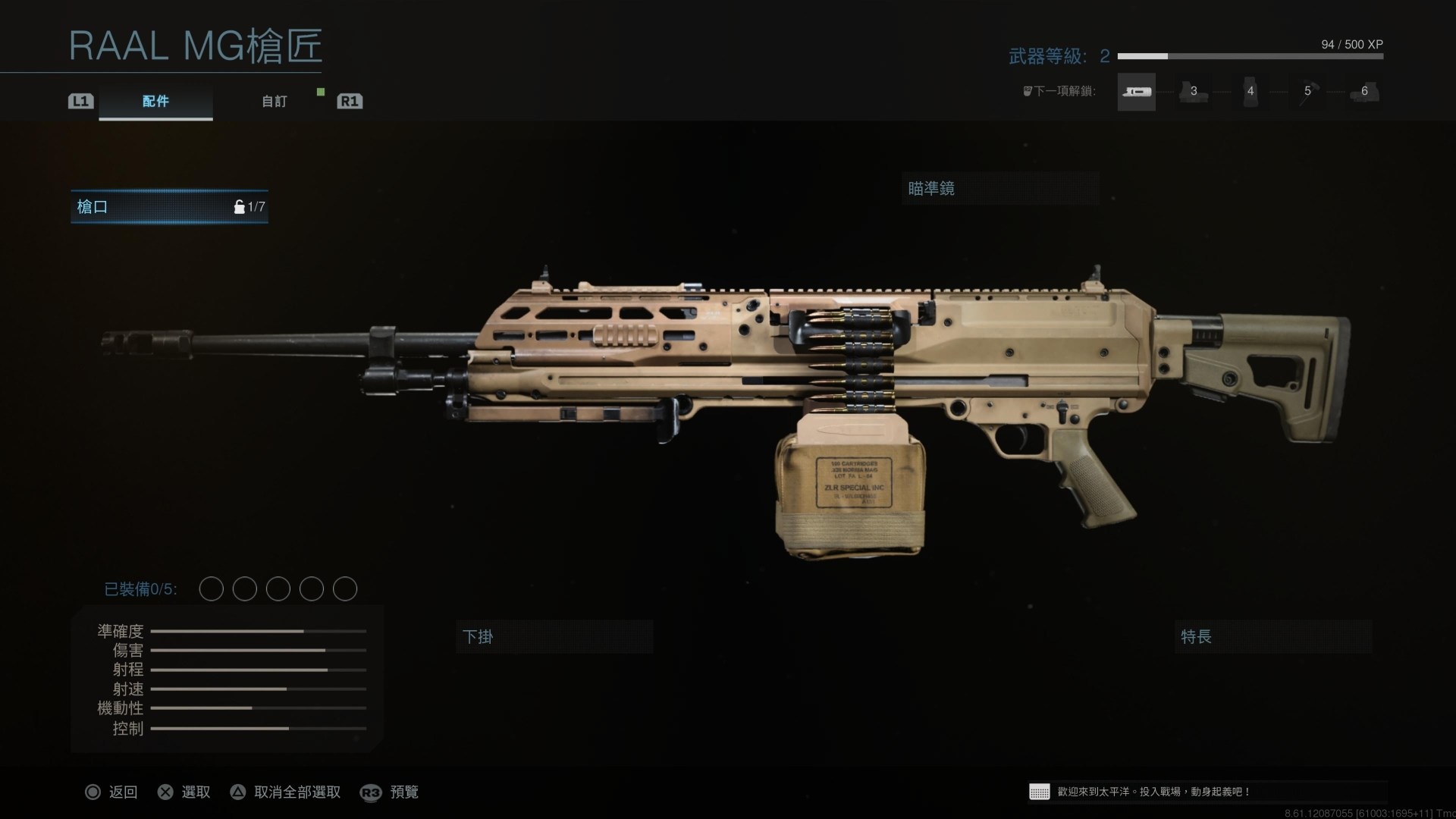Switch to the 自訂 customize tab
This screenshot has height=819, width=1456.
275,102
